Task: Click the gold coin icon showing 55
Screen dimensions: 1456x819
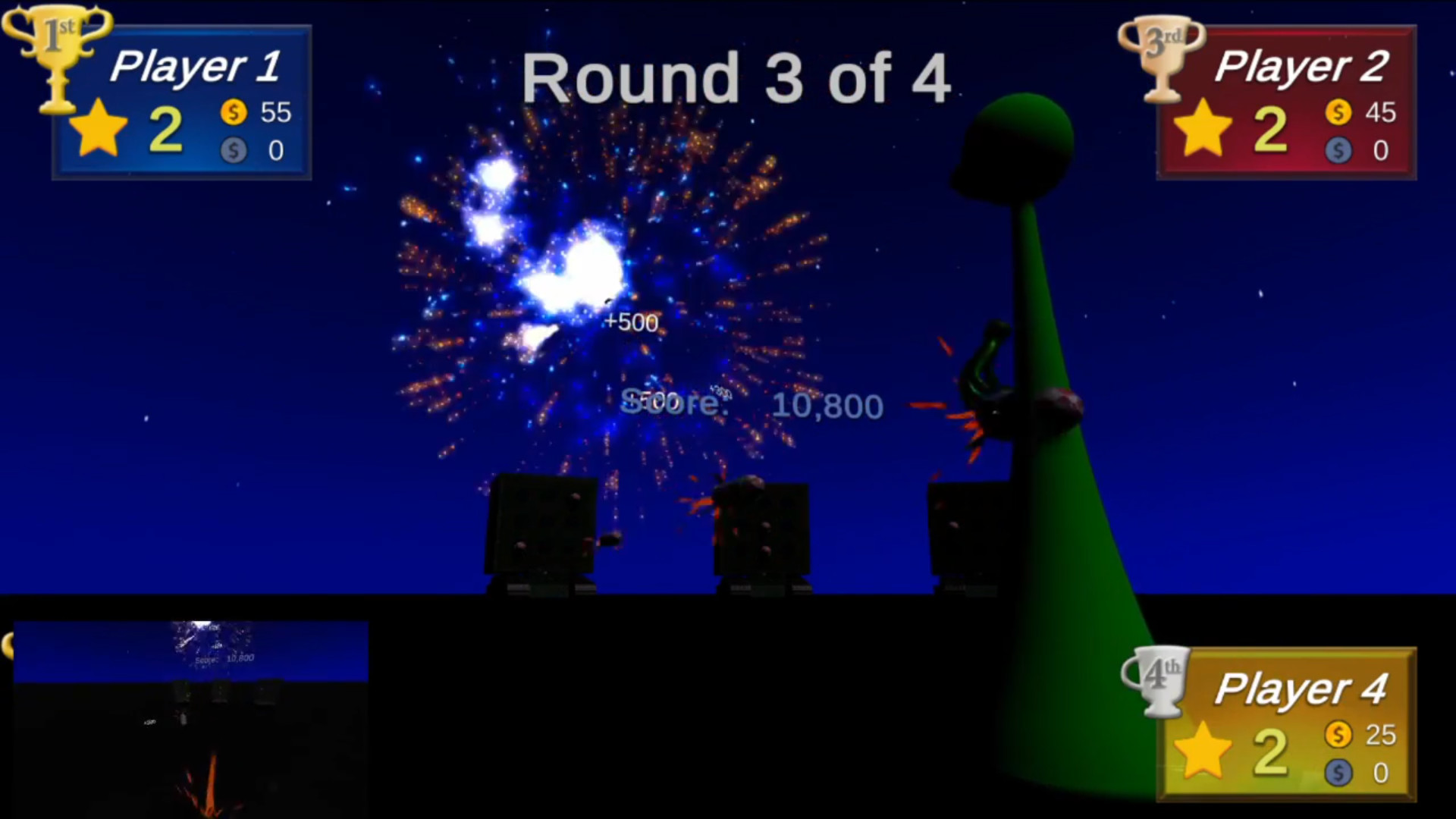Action: point(234,112)
